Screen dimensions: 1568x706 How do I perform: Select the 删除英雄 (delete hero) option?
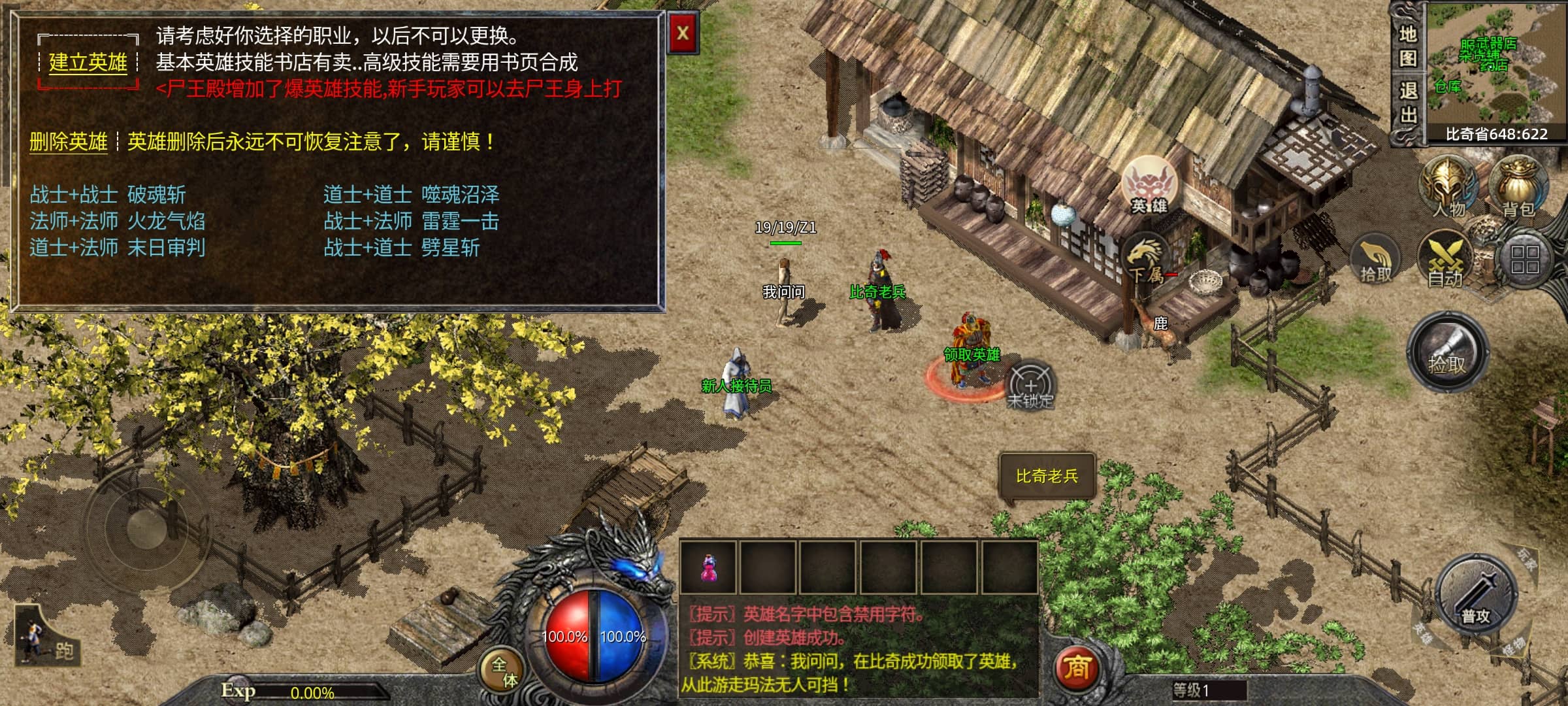tap(68, 142)
